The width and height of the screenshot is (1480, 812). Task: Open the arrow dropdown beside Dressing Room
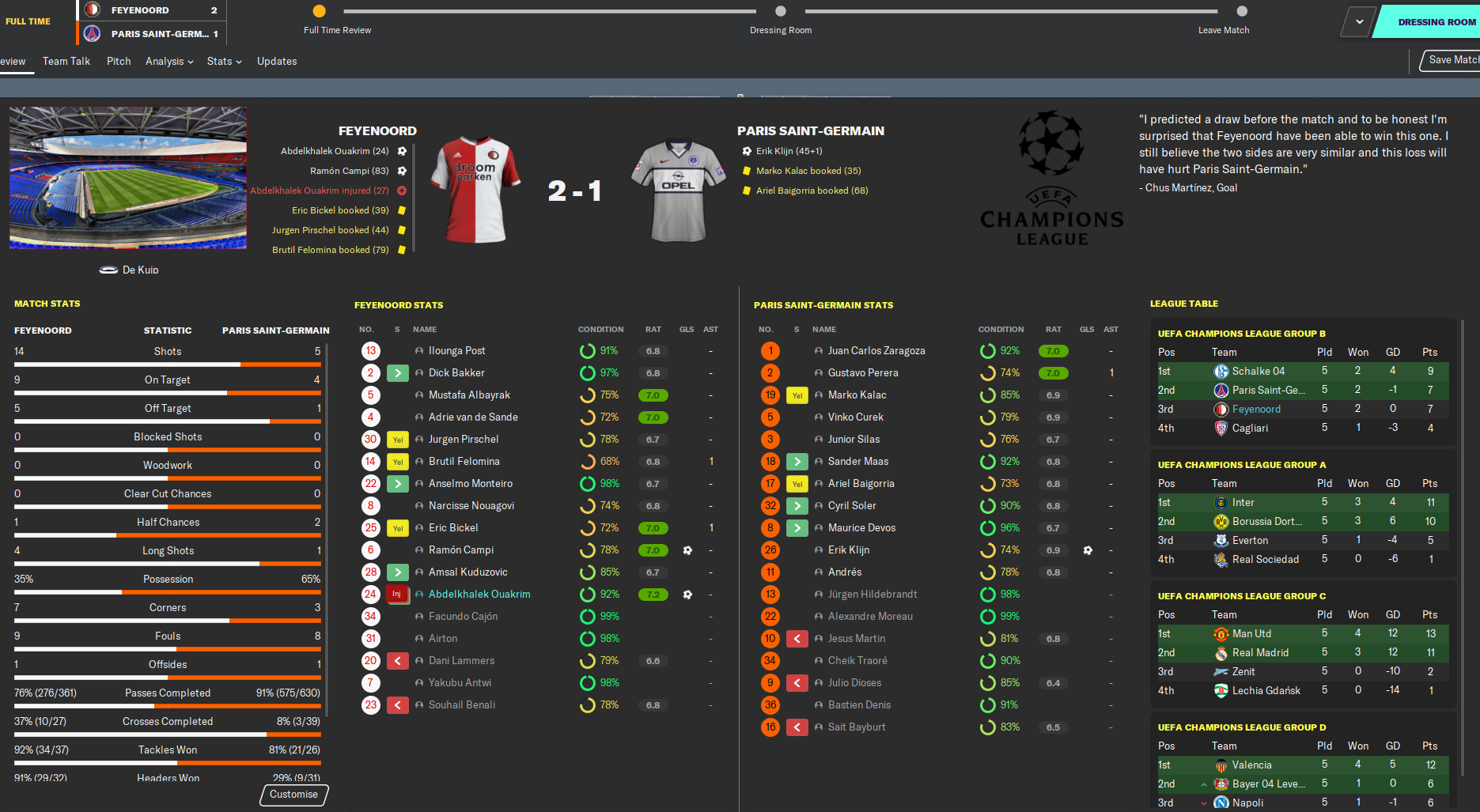pyautogui.click(x=1359, y=22)
